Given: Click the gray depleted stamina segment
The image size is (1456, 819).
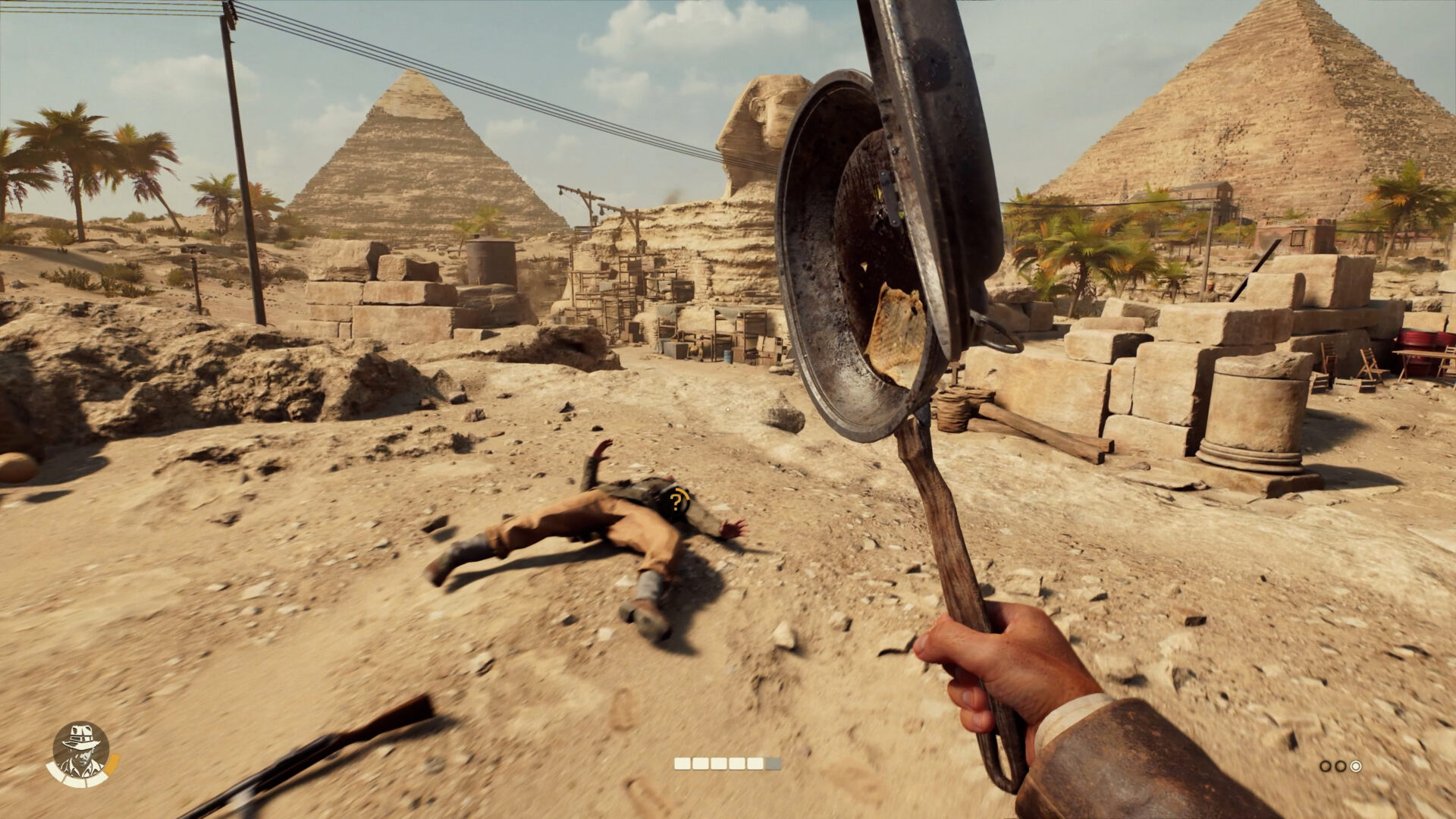Looking at the screenshot, I should click(773, 763).
